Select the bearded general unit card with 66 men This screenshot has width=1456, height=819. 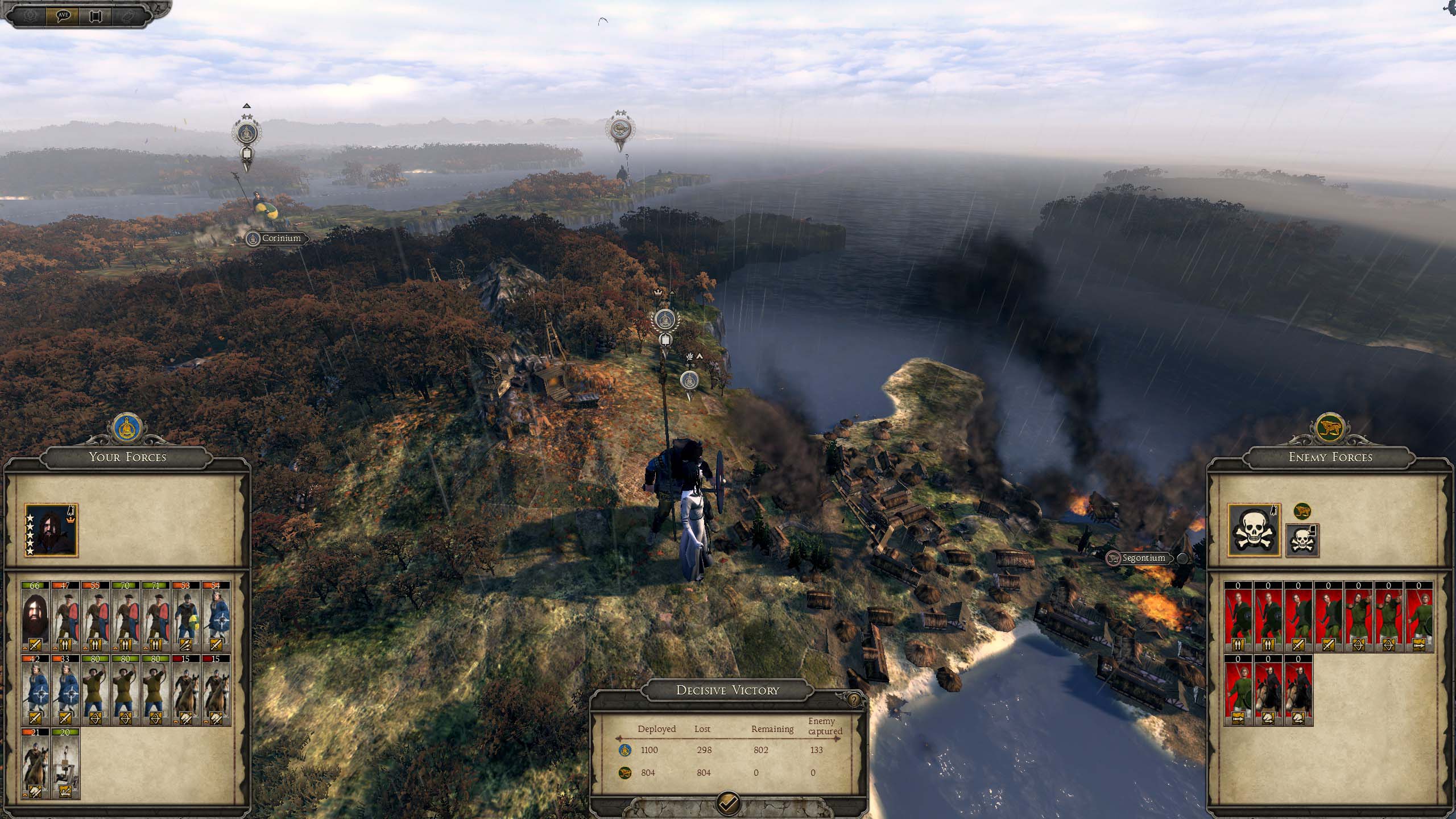tap(35, 617)
